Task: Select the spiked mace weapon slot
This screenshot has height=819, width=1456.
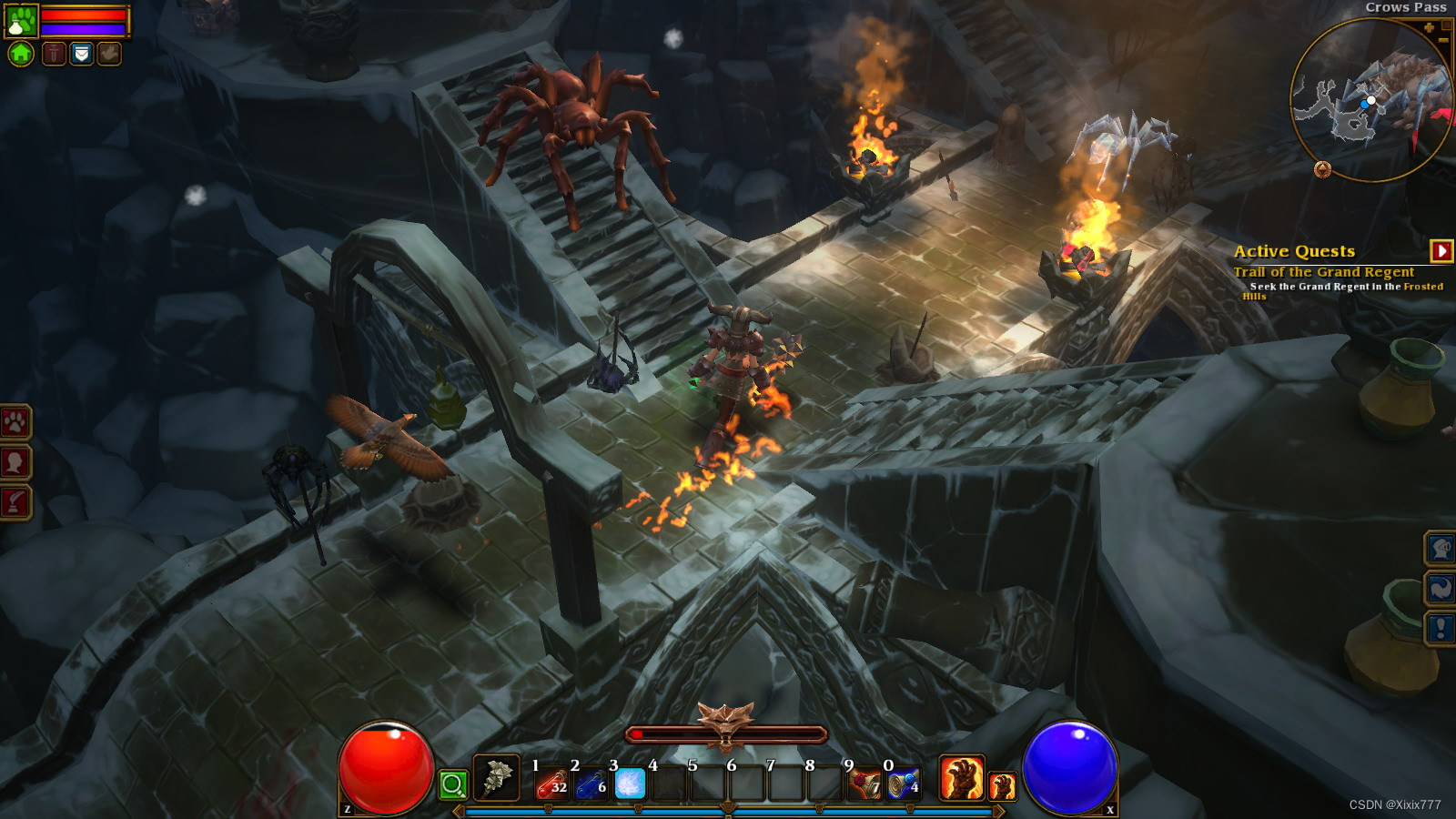Action: [x=496, y=778]
